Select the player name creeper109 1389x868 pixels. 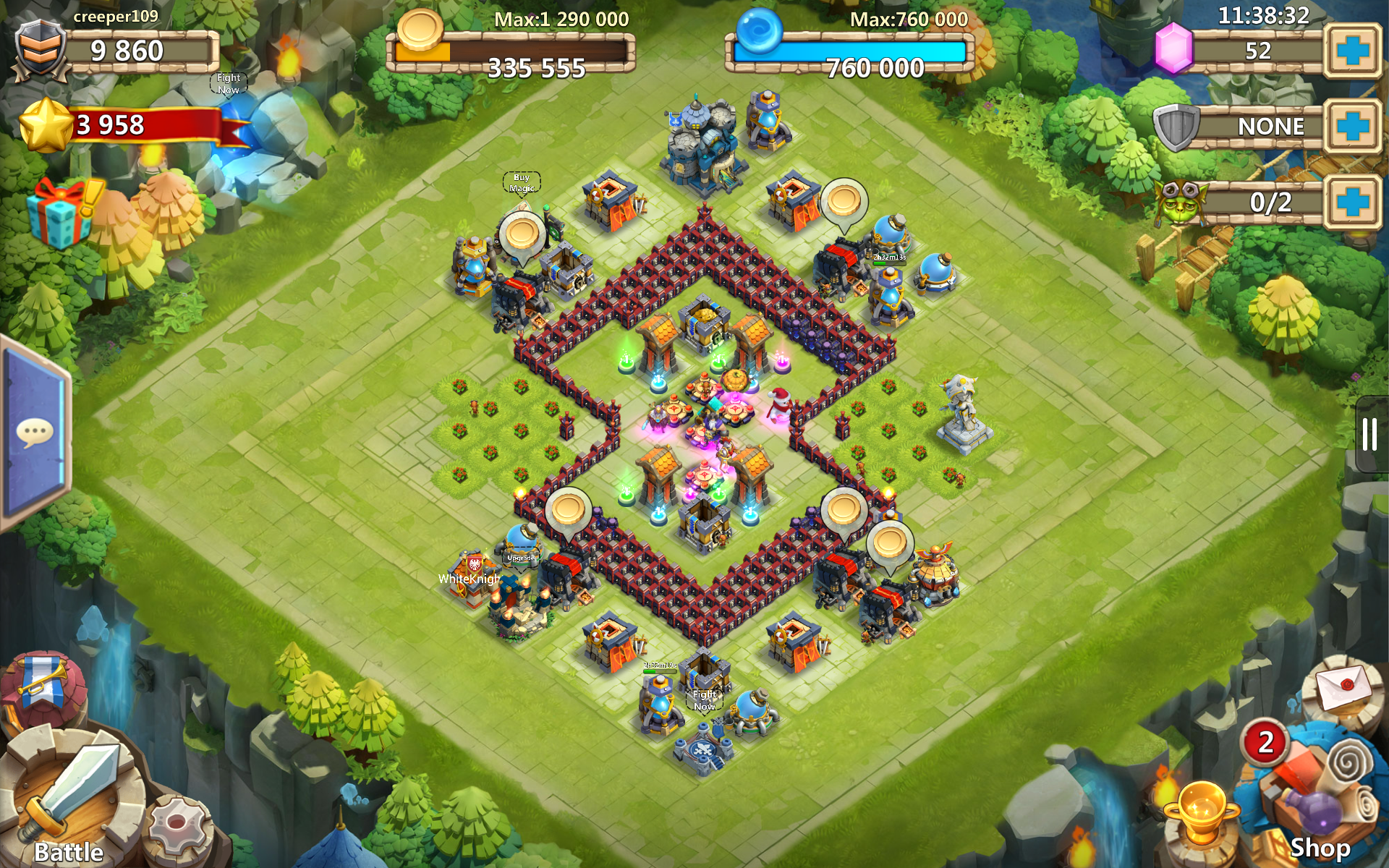point(117,16)
